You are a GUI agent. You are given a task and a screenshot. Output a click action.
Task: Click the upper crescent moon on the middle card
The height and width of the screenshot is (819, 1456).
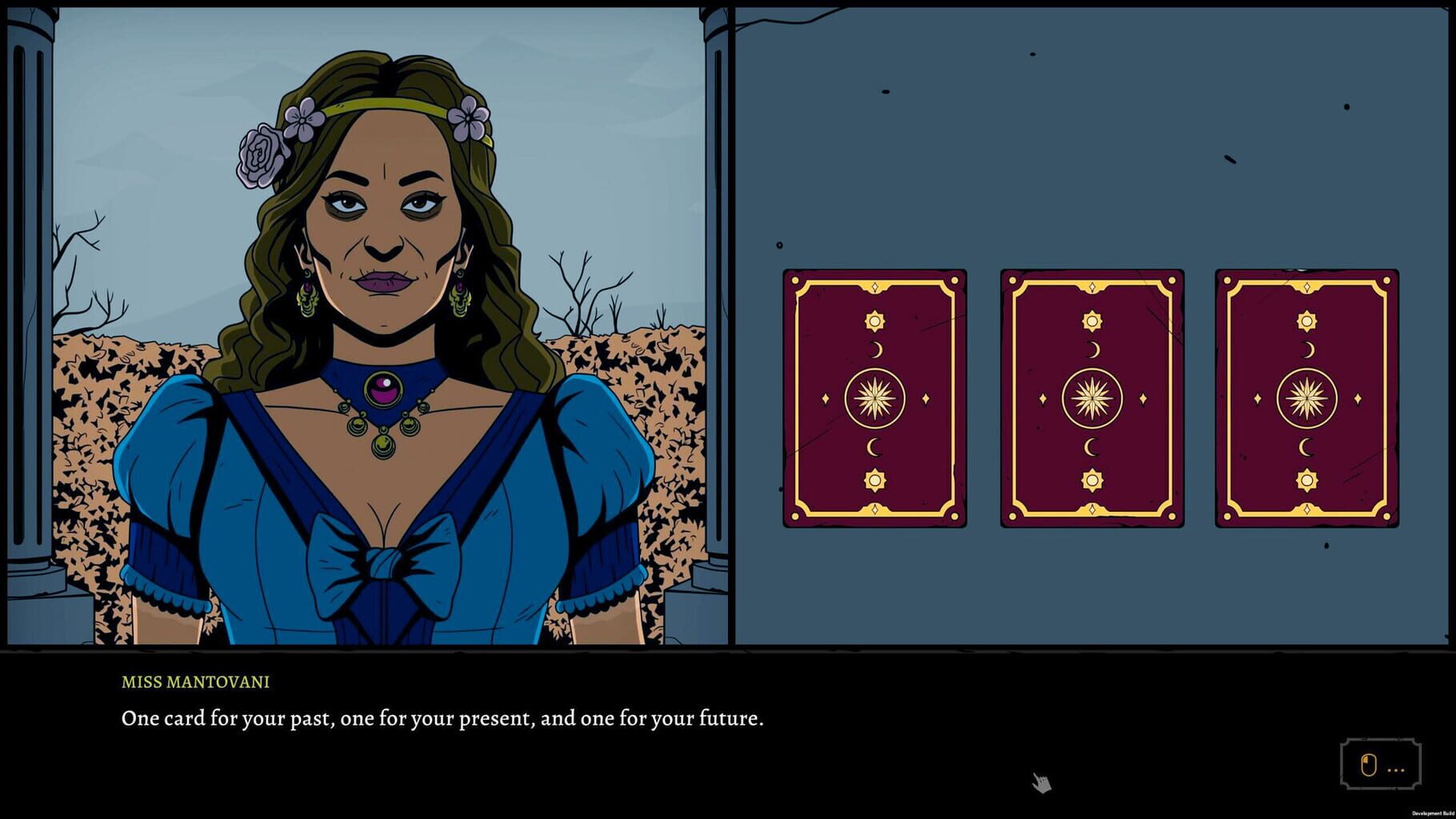pyautogui.click(x=1092, y=348)
